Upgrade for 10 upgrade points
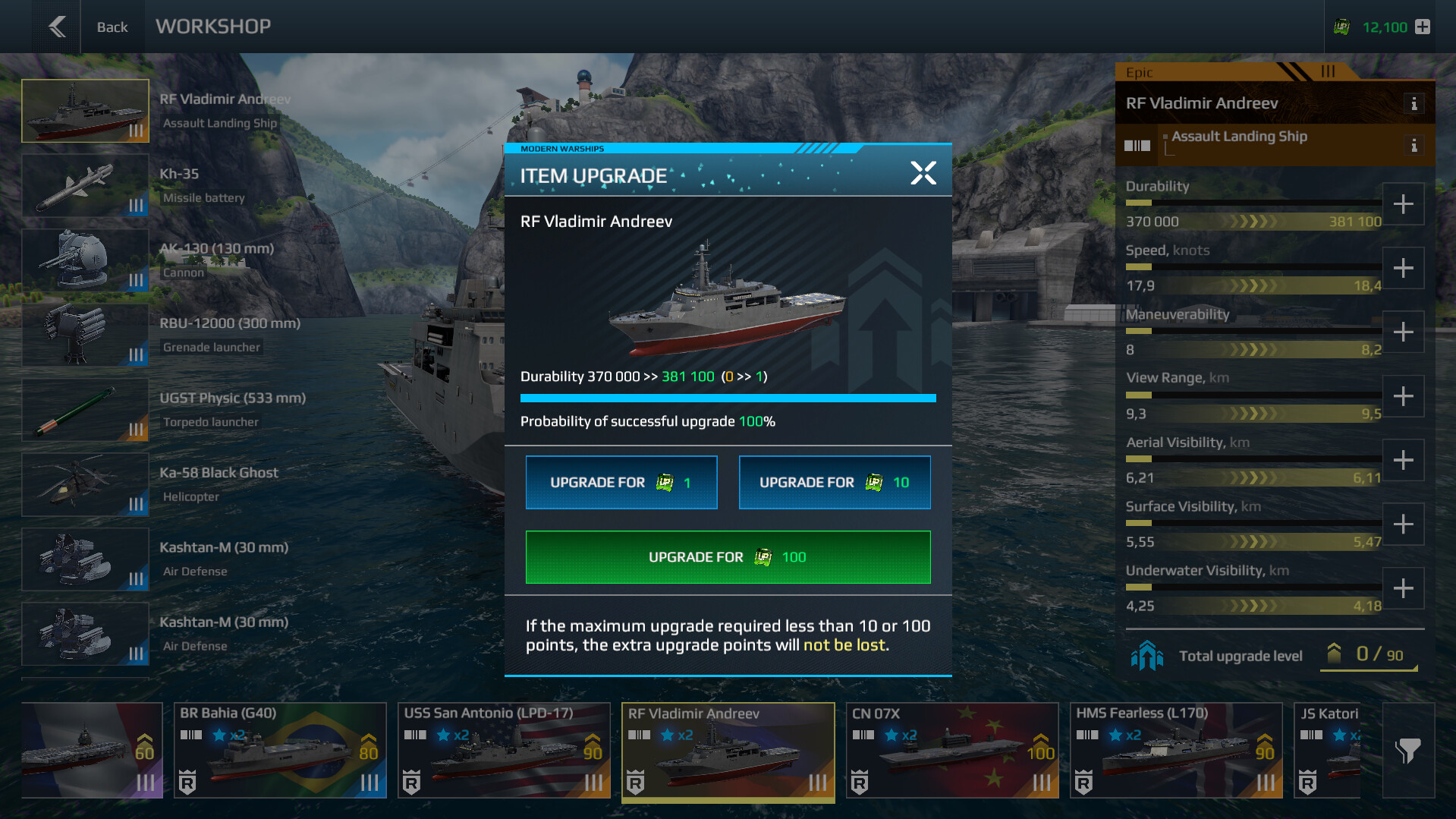Screen dimensions: 1456x819 click(834, 482)
